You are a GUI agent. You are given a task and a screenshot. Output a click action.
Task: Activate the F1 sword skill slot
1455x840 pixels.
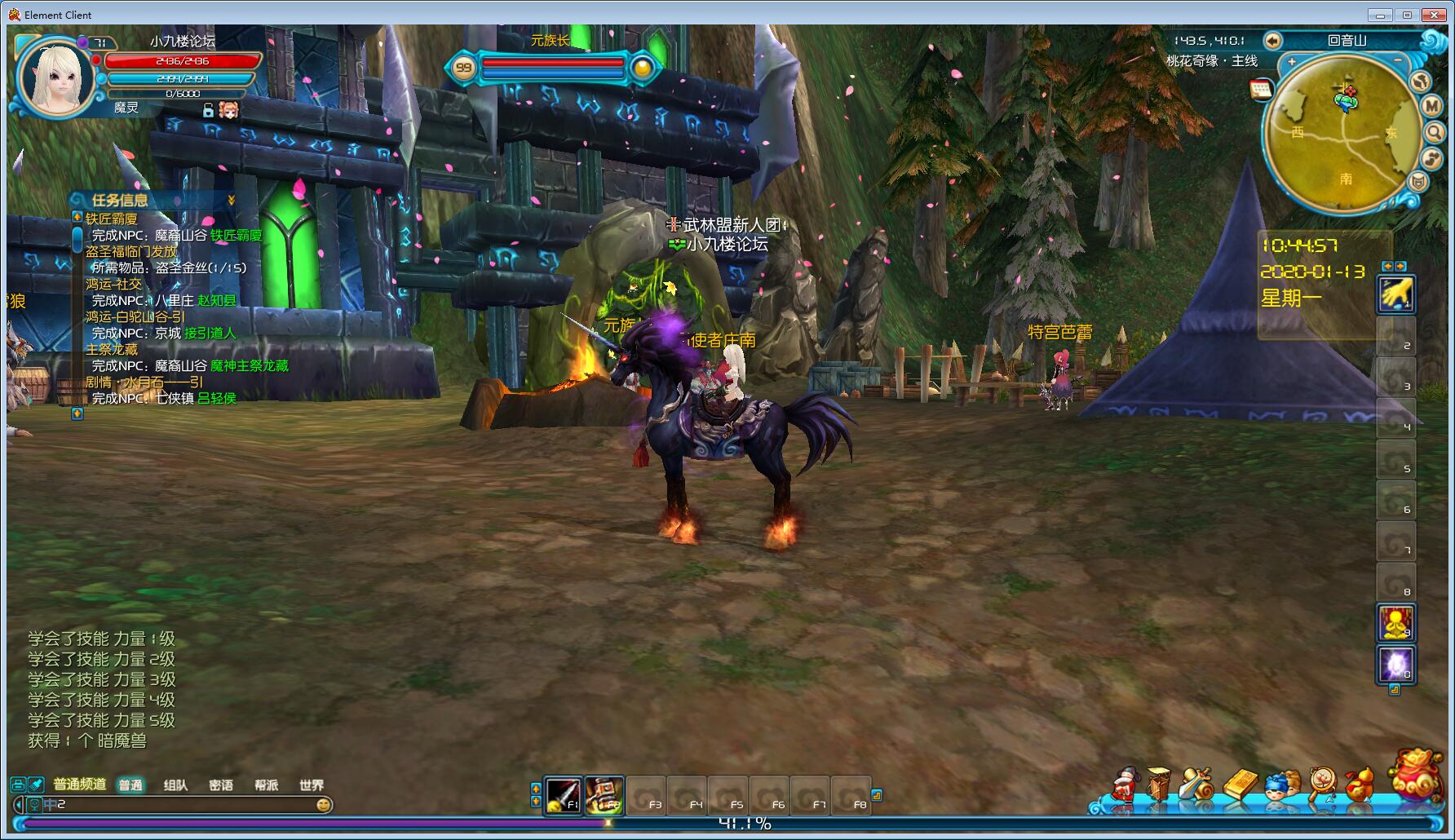(x=563, y=795)
